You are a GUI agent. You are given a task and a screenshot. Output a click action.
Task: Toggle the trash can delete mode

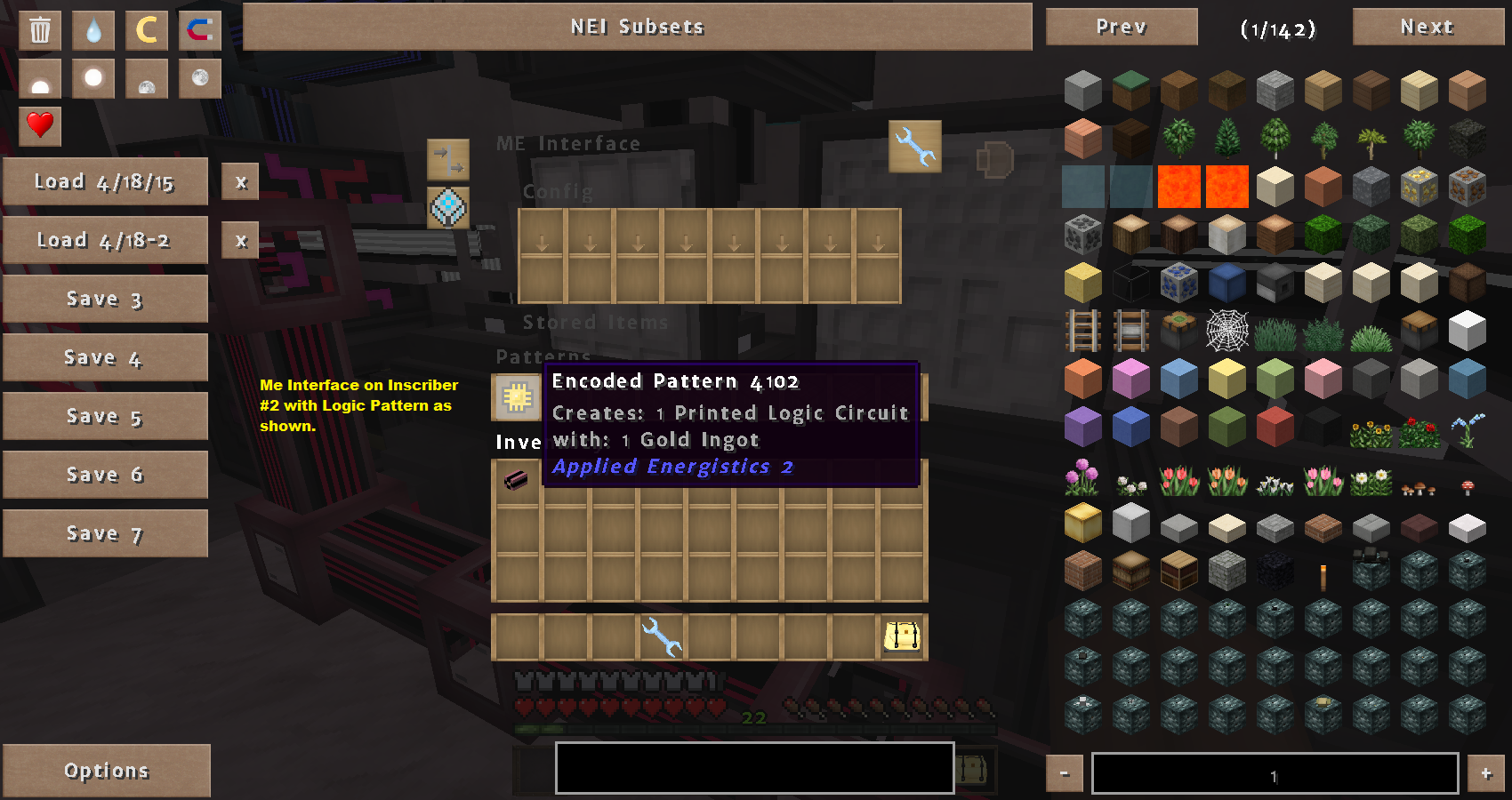40,30
